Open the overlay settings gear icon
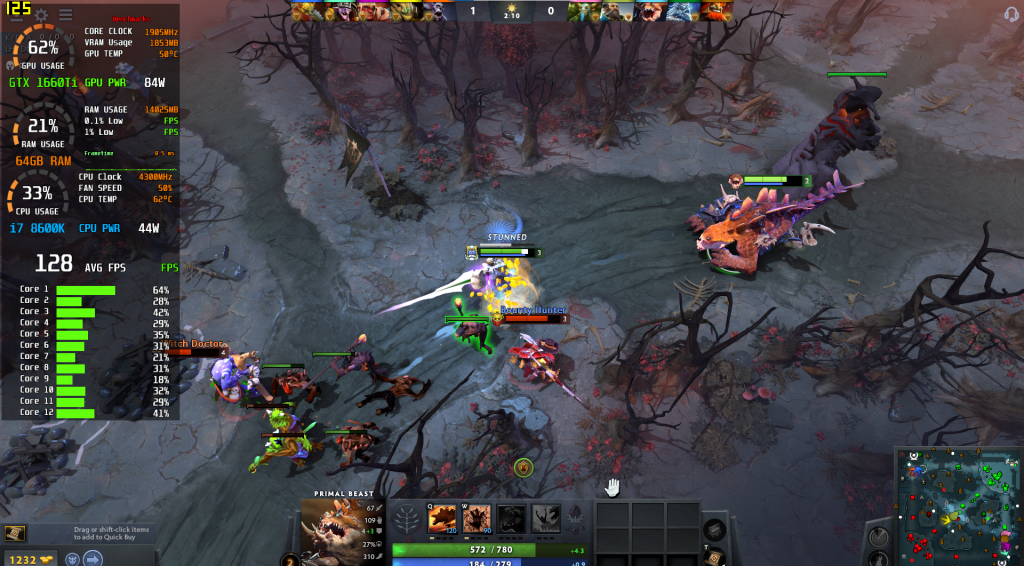This screenshot has width=1024, height=566. 42,15
